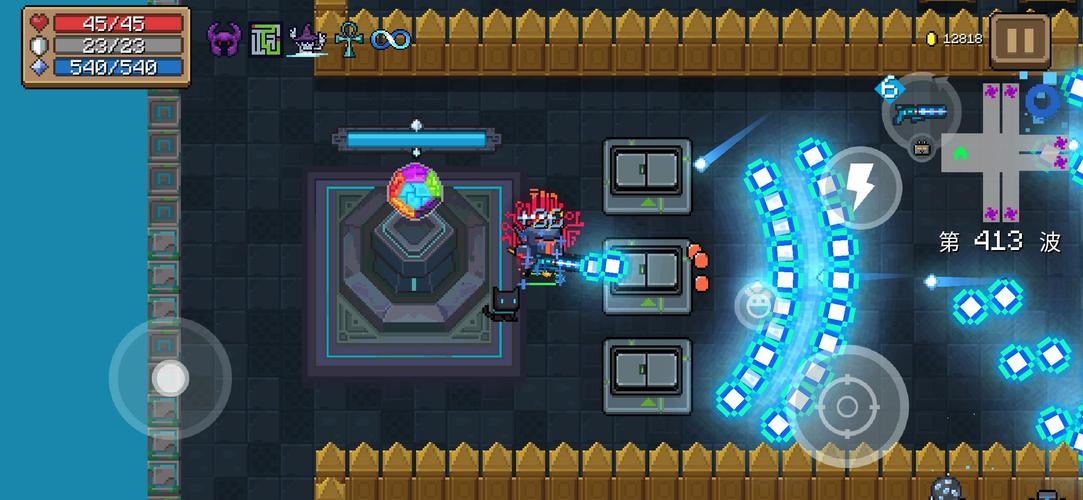Tap the crosshair attack button
Image resolution: width=1083 pixels, height=500 pixels.
(x=847, y=406)
